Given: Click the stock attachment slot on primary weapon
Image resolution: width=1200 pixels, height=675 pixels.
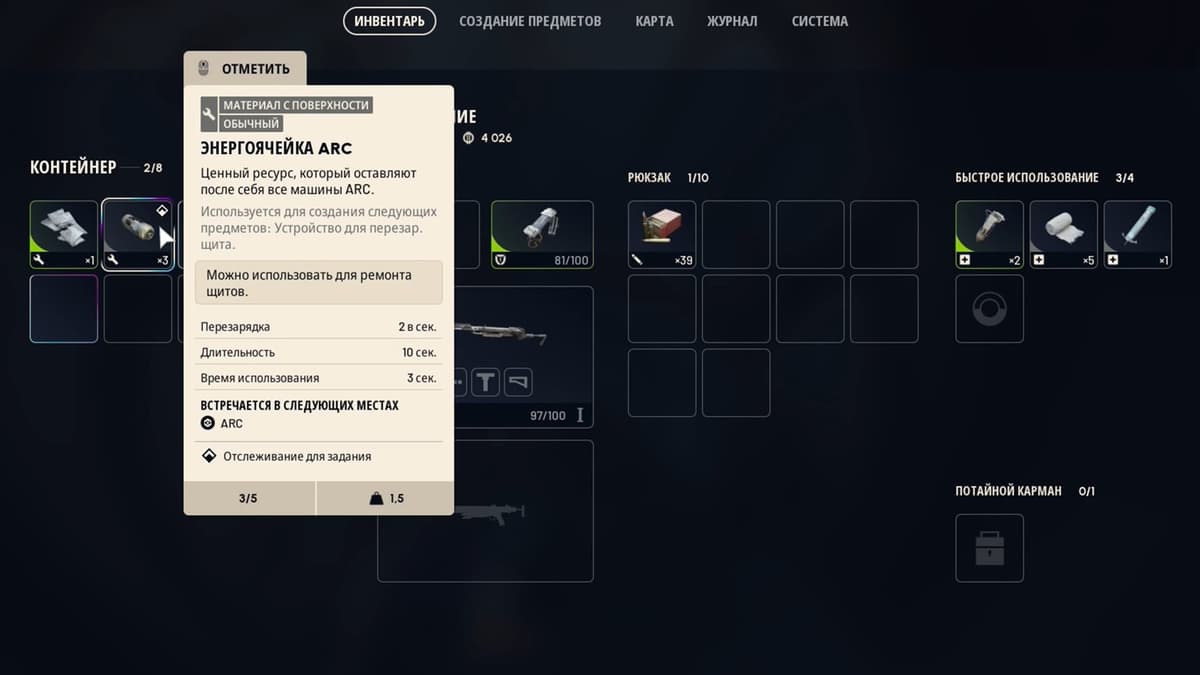Looking at the screenshot, I should pyautogui.click(x=518, y=381).
